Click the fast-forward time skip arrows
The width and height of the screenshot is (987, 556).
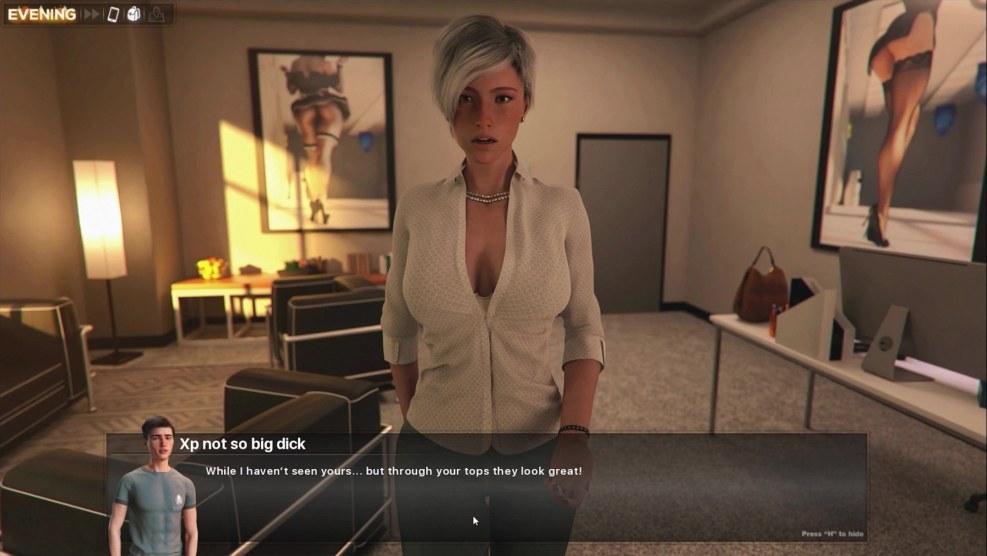(92, 14)
